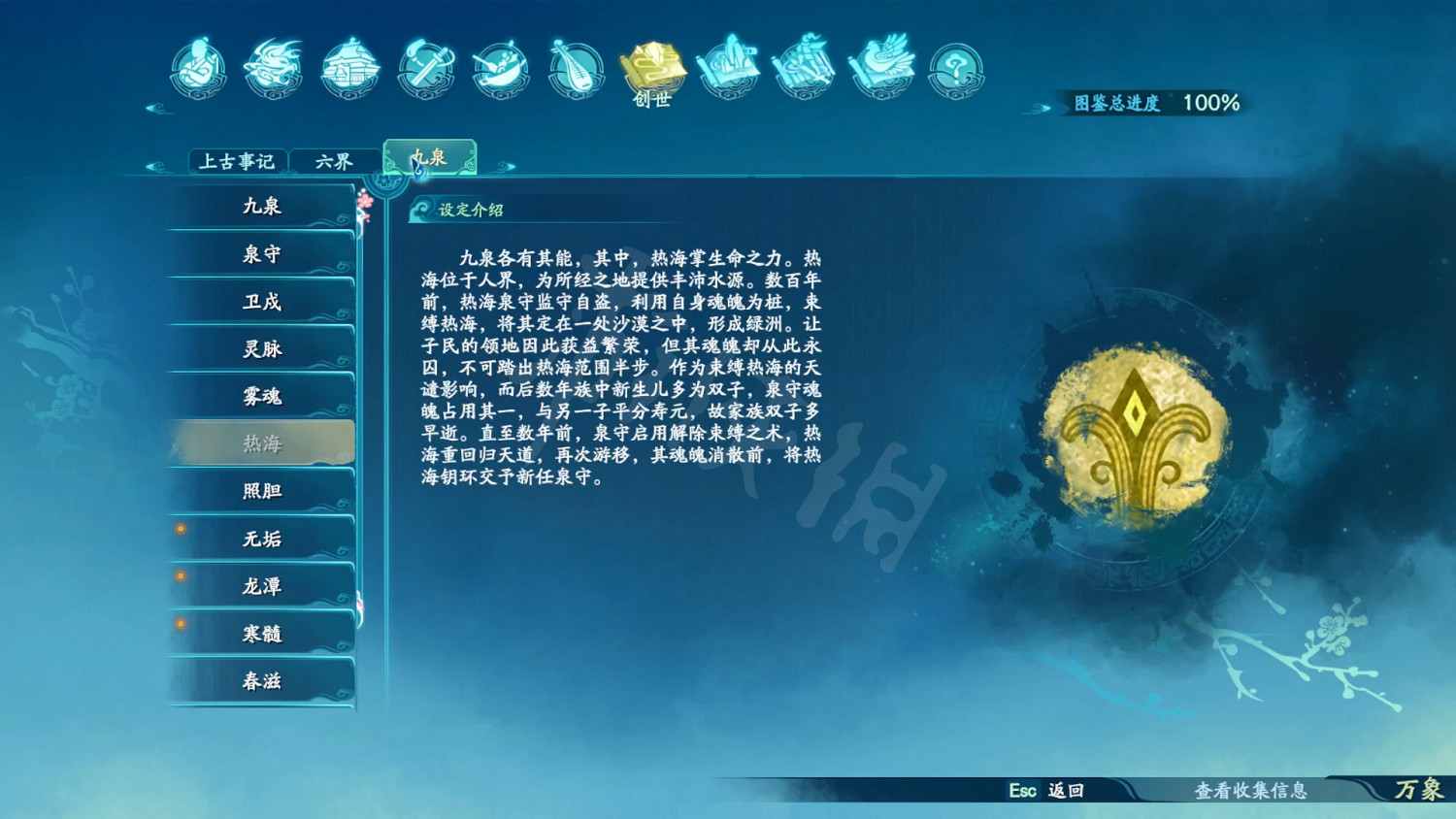This screenshot has width=1456, height=819.
Task: Select 春滋 at the list bottom
Action: 260,680
